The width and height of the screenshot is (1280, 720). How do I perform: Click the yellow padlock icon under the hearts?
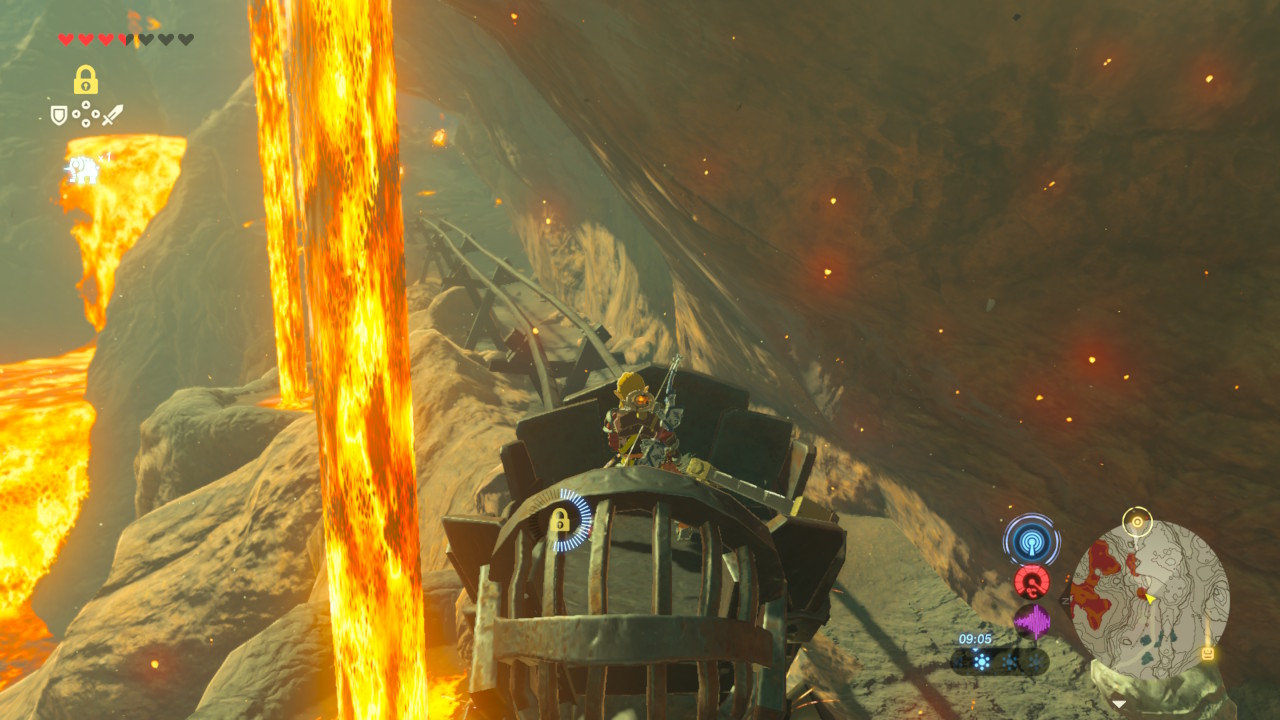click(85, 80)
